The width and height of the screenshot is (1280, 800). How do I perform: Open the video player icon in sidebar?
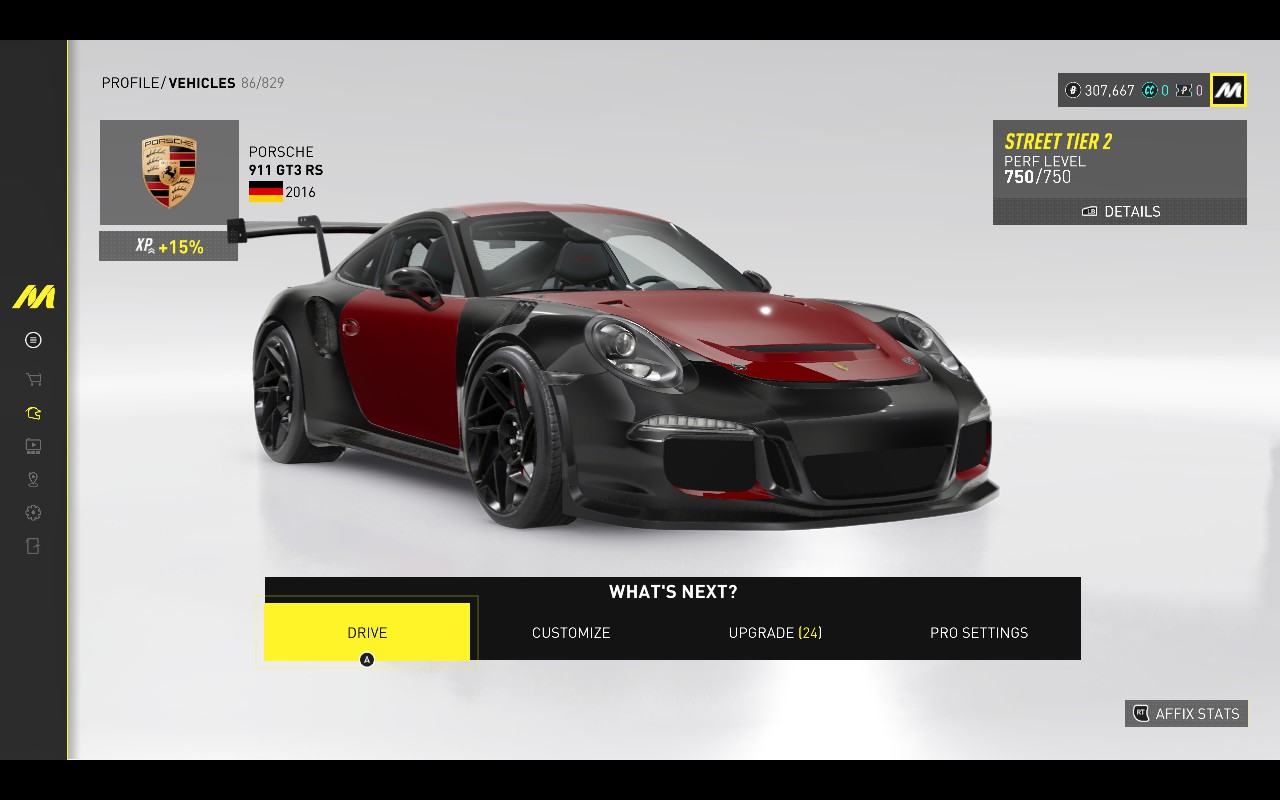click(x=33, y=446)
